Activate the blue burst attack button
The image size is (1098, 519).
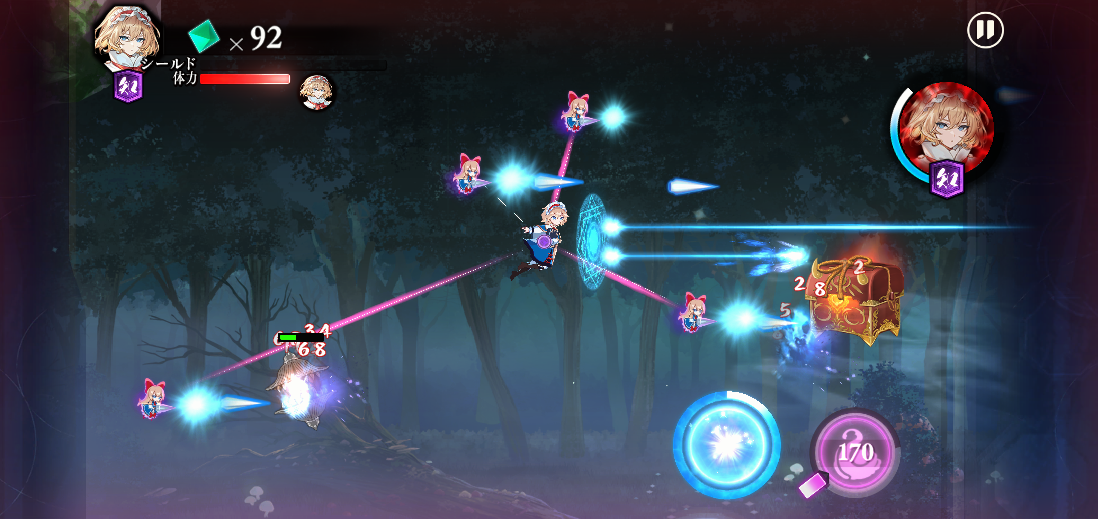click(727, 444)
